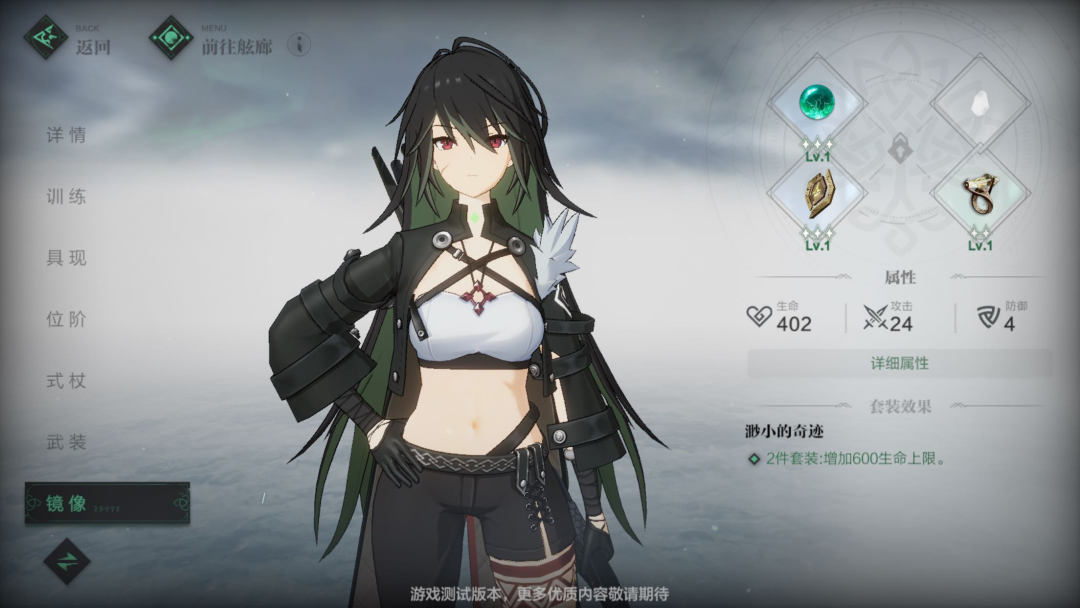Click the swap arrows diamond button

click(67, 562)
